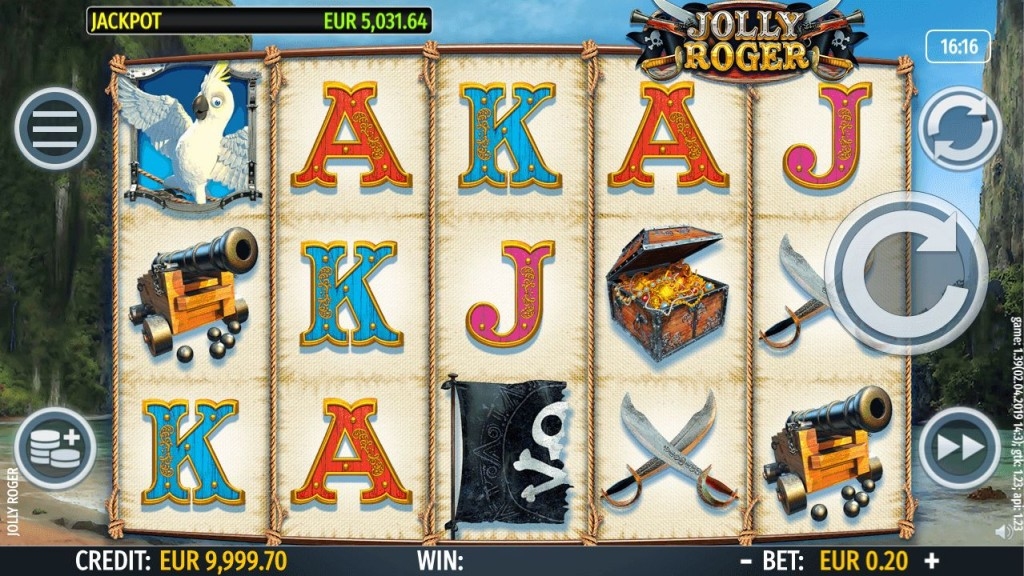Decrease the bet with minus
The image size is (1024, 576).
click(746, 561)
